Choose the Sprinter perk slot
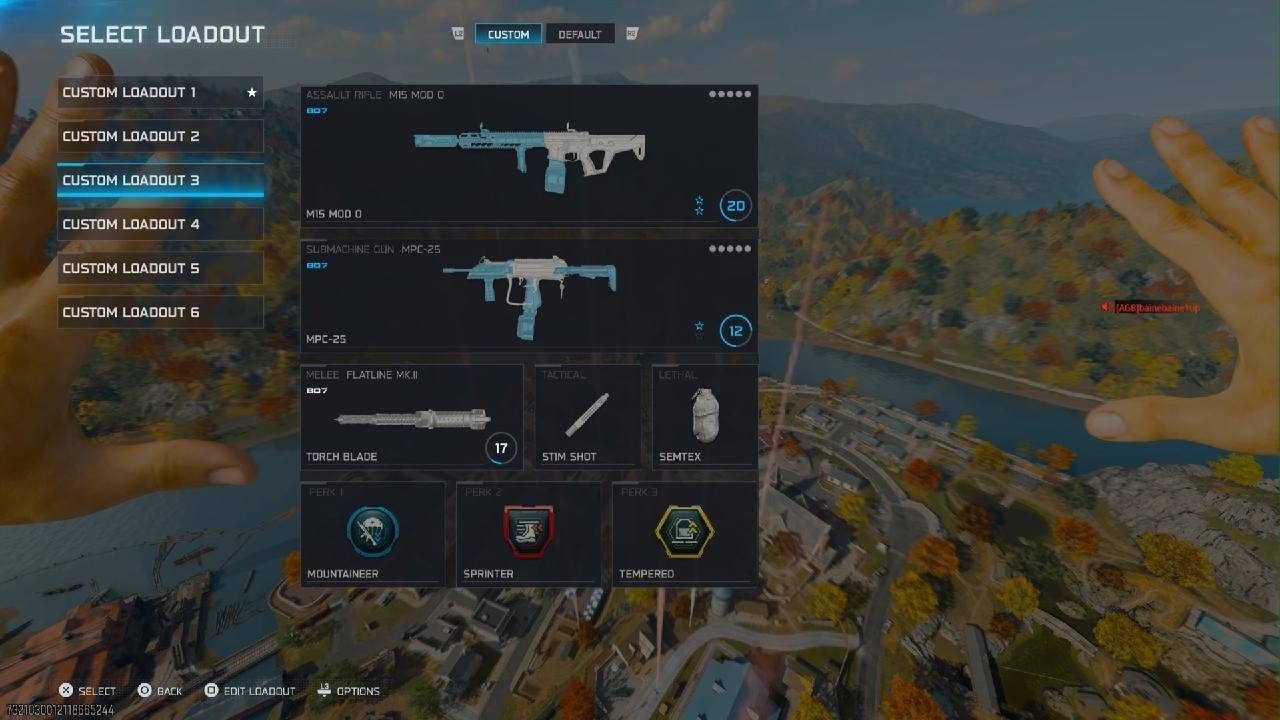 (x=528, y=533)
